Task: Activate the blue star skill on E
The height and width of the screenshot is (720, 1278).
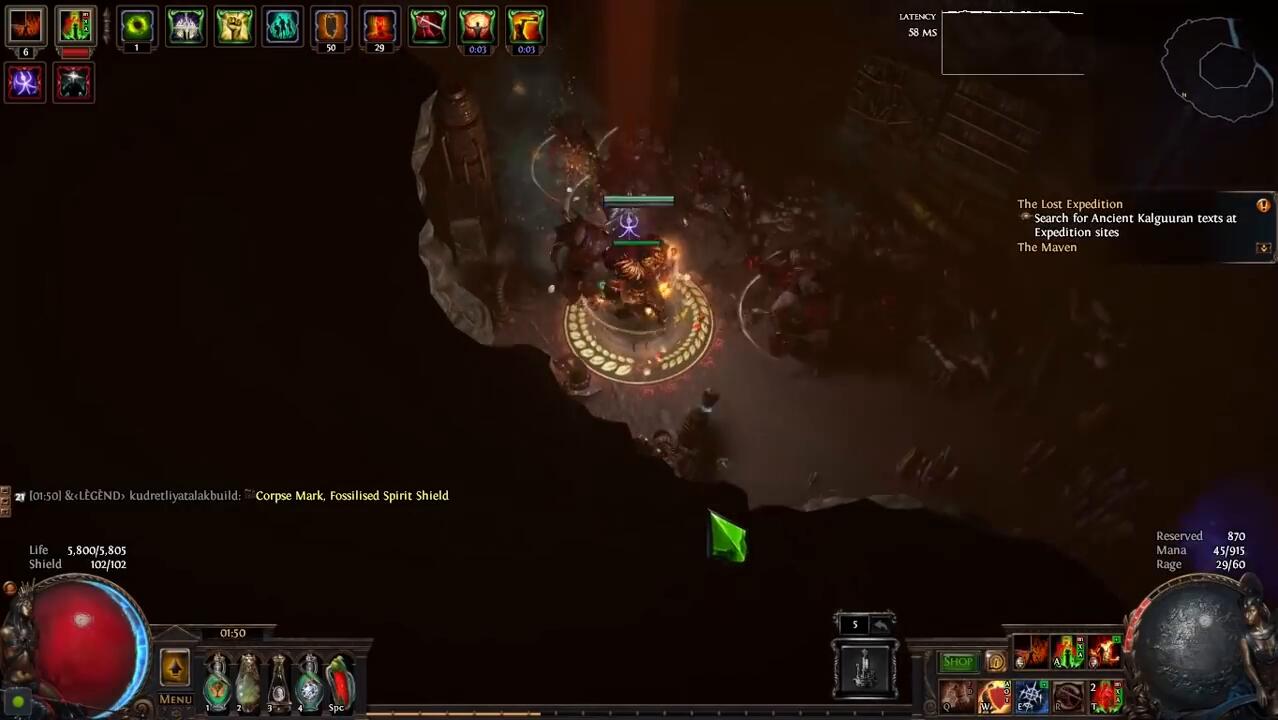Action: [1031, 696]
